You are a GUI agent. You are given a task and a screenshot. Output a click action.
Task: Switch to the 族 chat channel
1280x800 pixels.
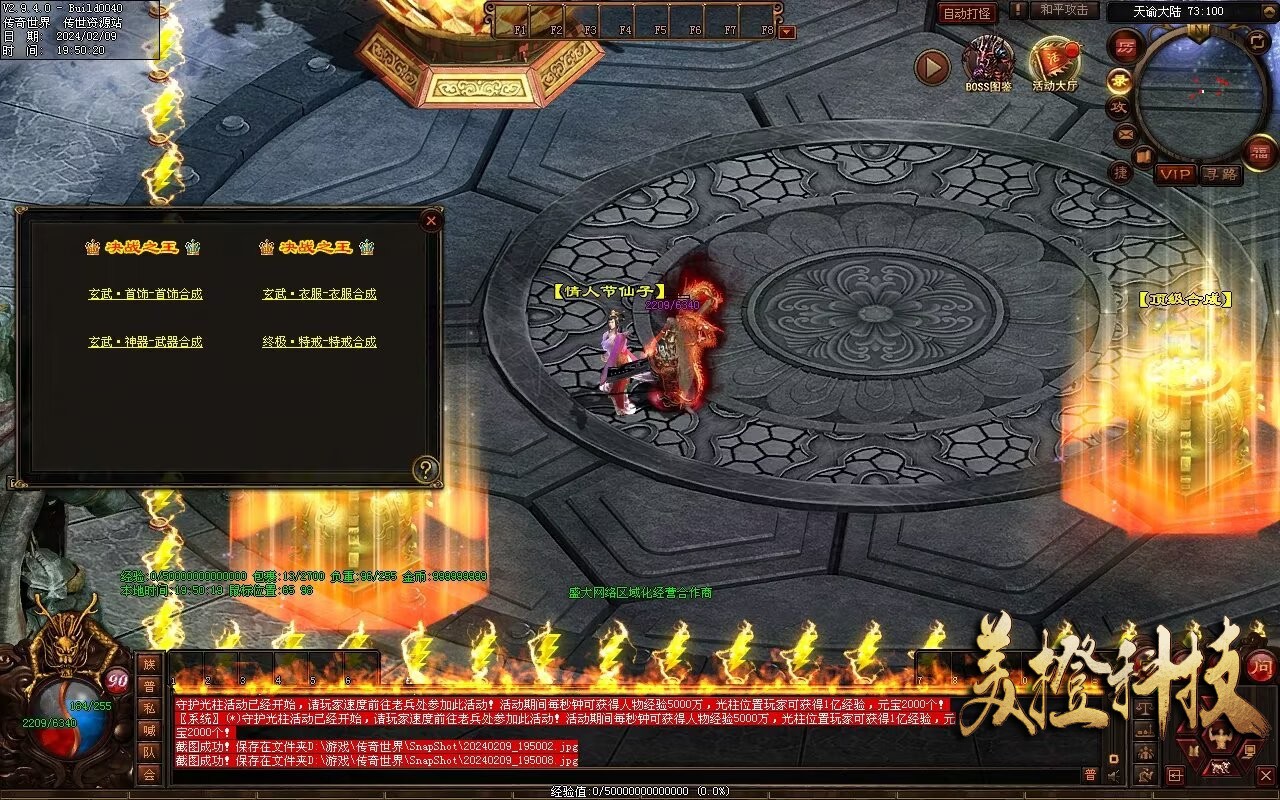[149, 664]
